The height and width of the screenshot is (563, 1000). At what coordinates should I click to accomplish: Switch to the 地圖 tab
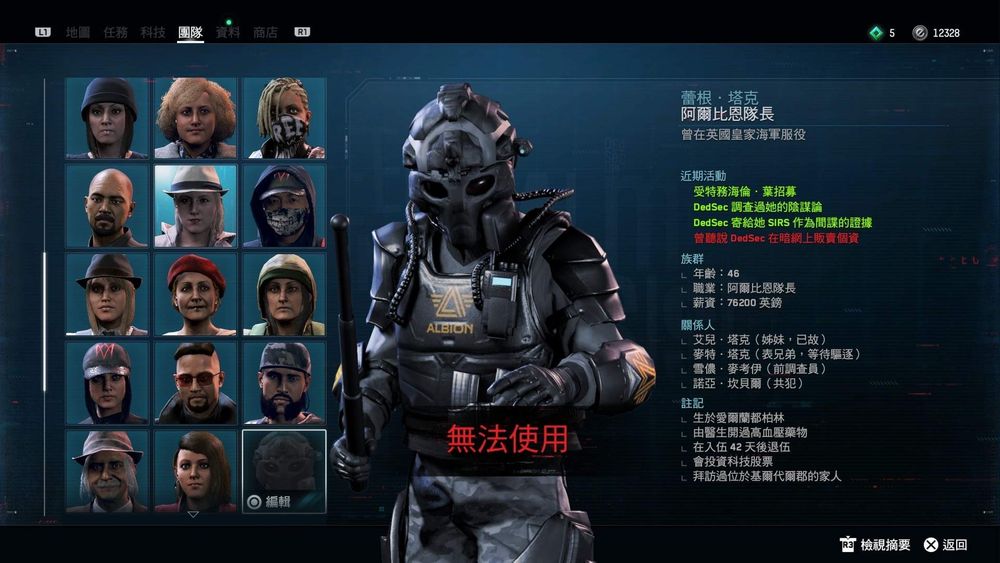pos(77,32)
